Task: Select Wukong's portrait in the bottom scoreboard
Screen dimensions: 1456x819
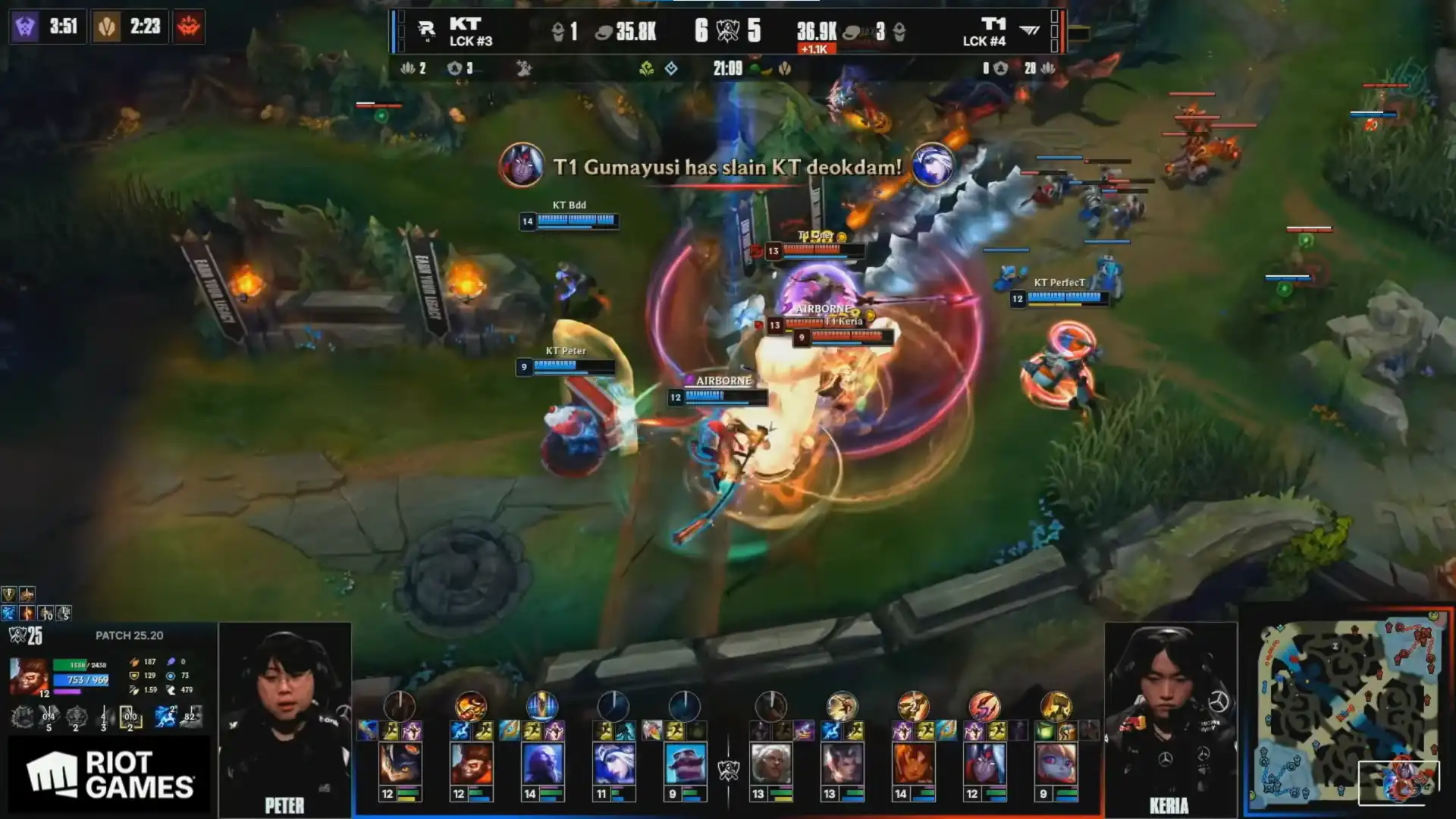Action: pos(471,764)
